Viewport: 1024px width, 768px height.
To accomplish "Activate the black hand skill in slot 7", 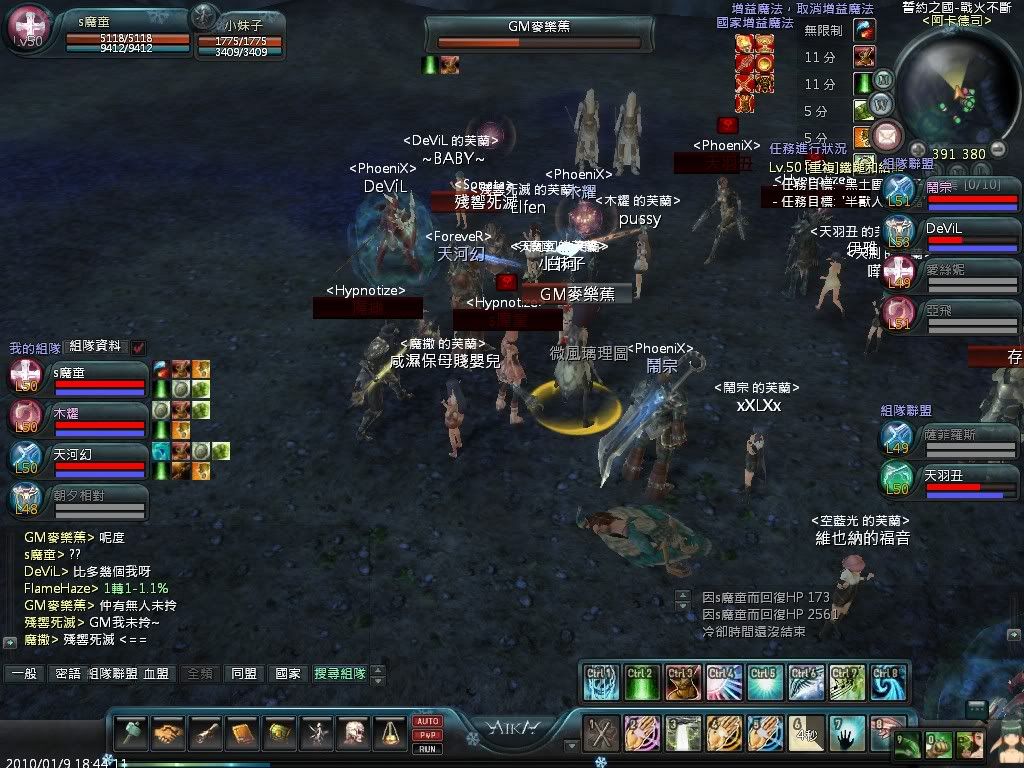I will coord(849,735).
